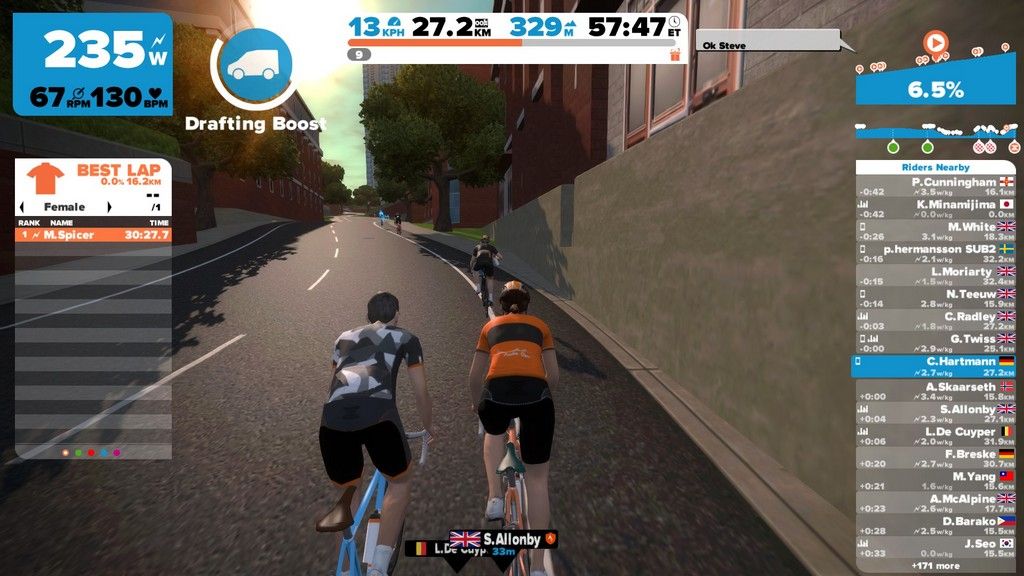Viewport: 1024px width, 576px height.
Task: Click the right arrow beside Female
Action: click(x=155, y=207)
